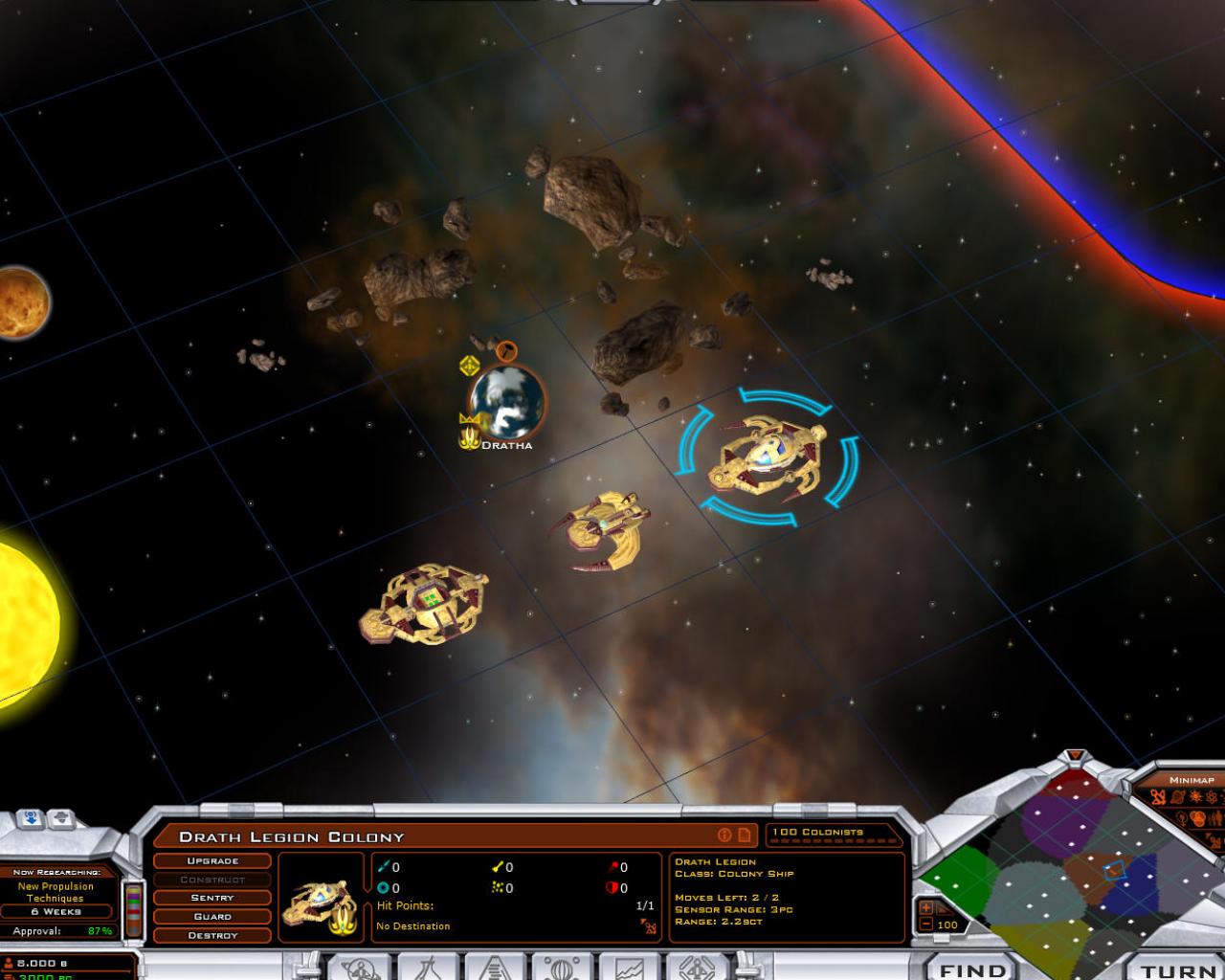Screen dimensions: 1225x980
Task: Collapse the panel using the blue down arrow
Action: click(x=30, y=819)
